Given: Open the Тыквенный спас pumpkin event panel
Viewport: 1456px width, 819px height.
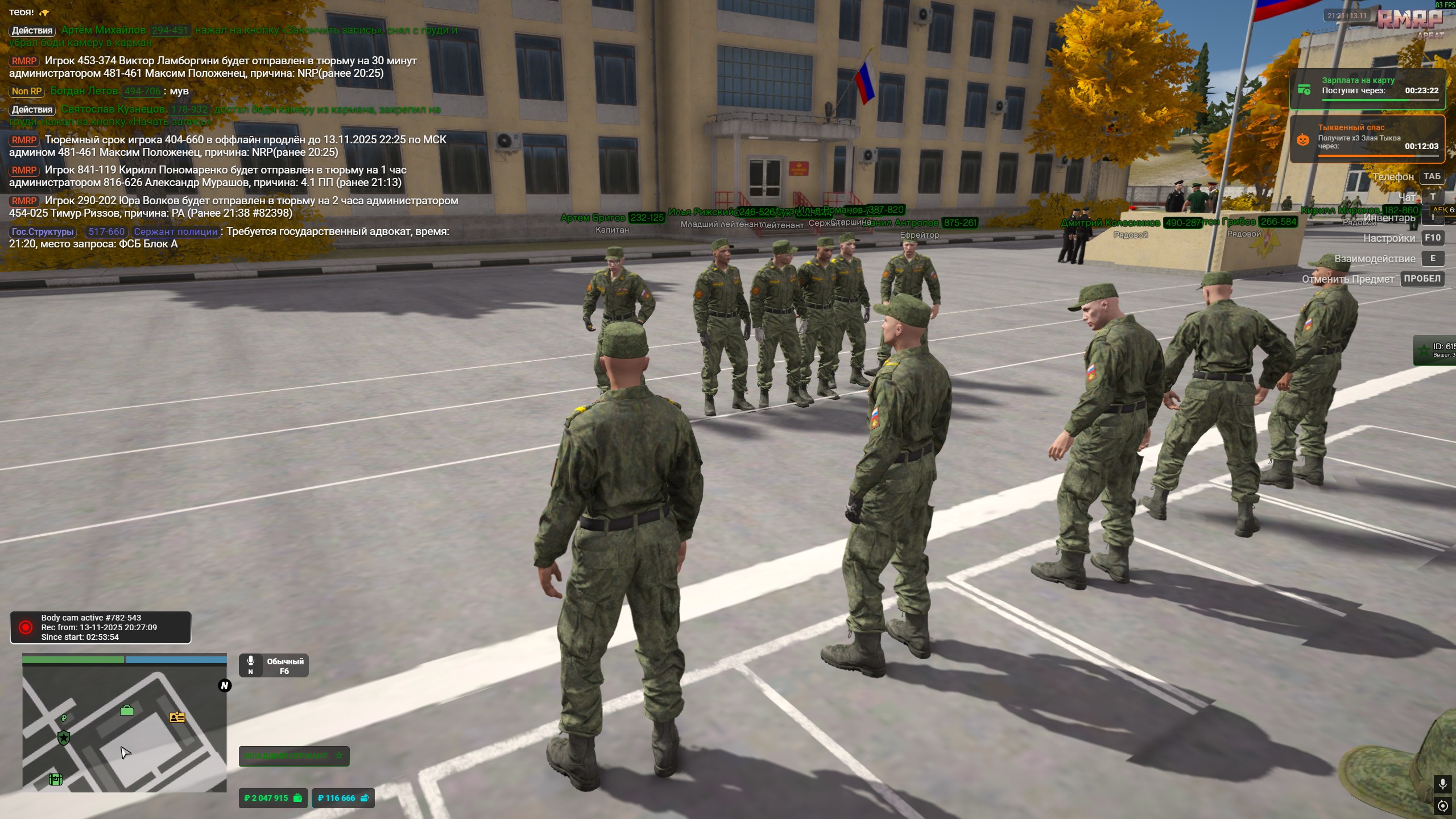Looking at the screenshot, I should pos(1367,139).
